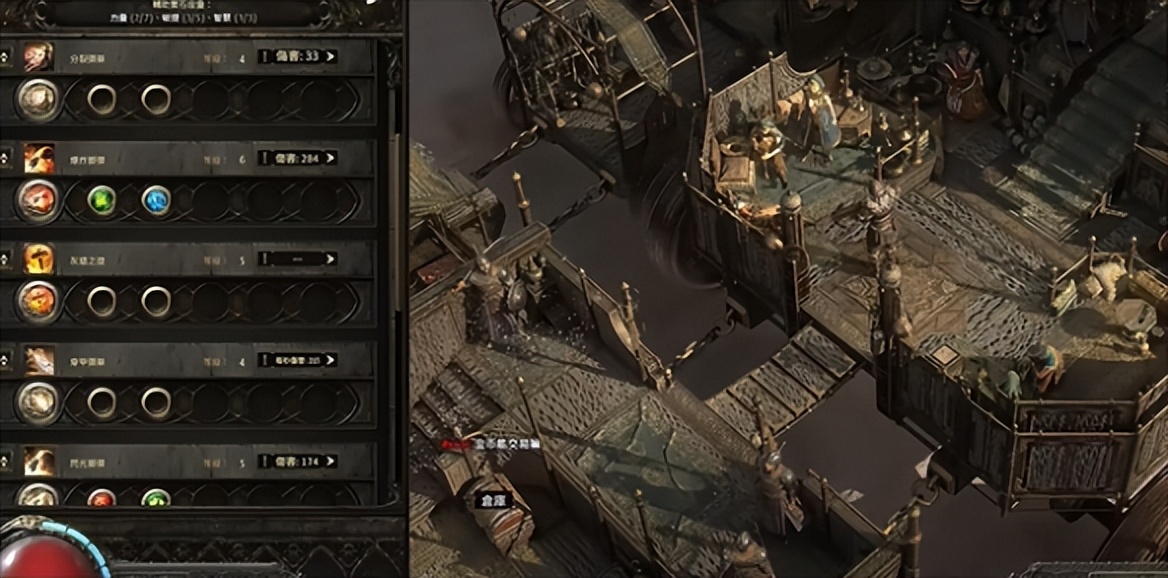Select the red support gem in the bottom row
Viewport: 1168px width, 578px height.
(x=102, y=497)
